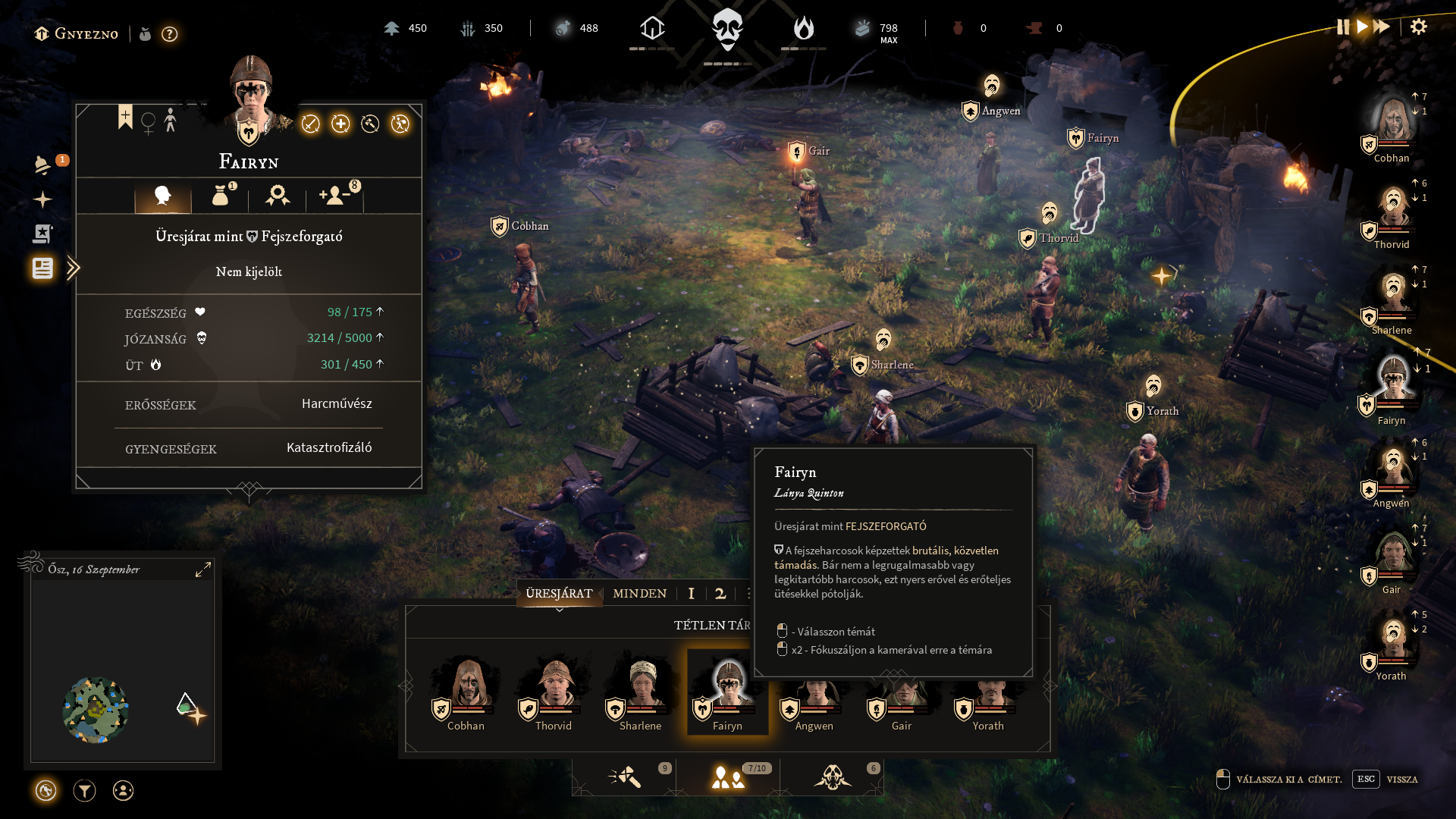Click the circular island minimap
The image size is (1456, 819).
click(96, 710)
